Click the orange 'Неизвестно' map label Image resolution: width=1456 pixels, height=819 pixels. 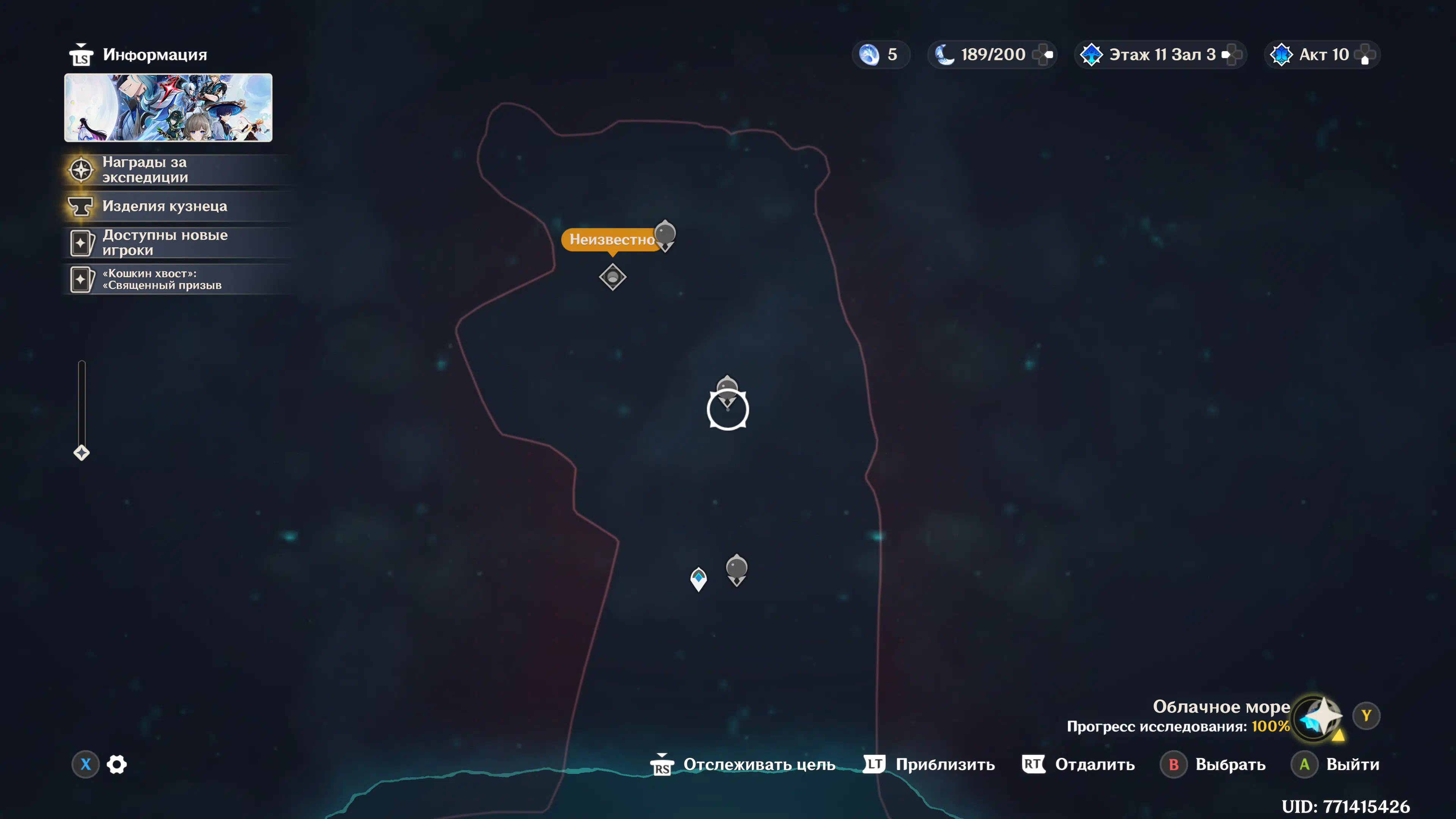[610, 240]
